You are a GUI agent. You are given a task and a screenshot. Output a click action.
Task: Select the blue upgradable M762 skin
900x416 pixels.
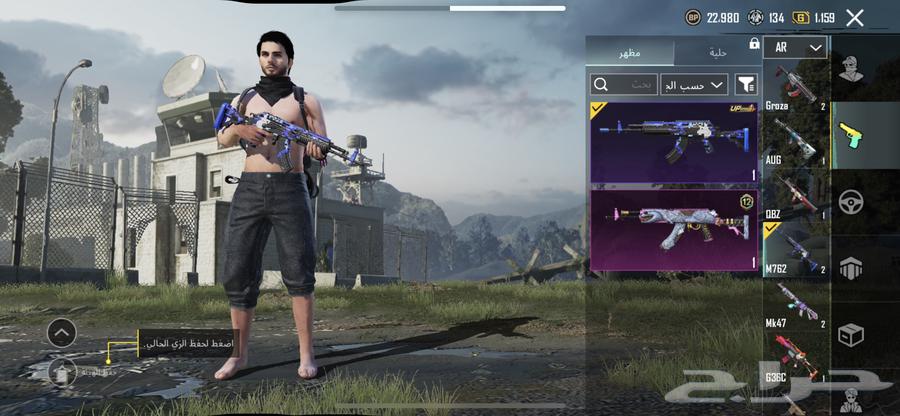[x=674, y=141]
